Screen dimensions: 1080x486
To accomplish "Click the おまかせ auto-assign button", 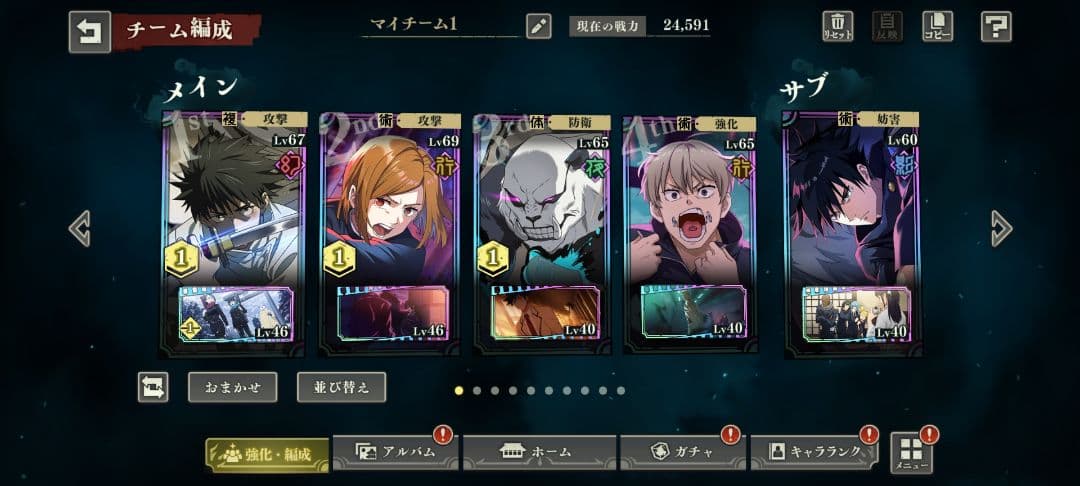I will (x=232, y=387).
